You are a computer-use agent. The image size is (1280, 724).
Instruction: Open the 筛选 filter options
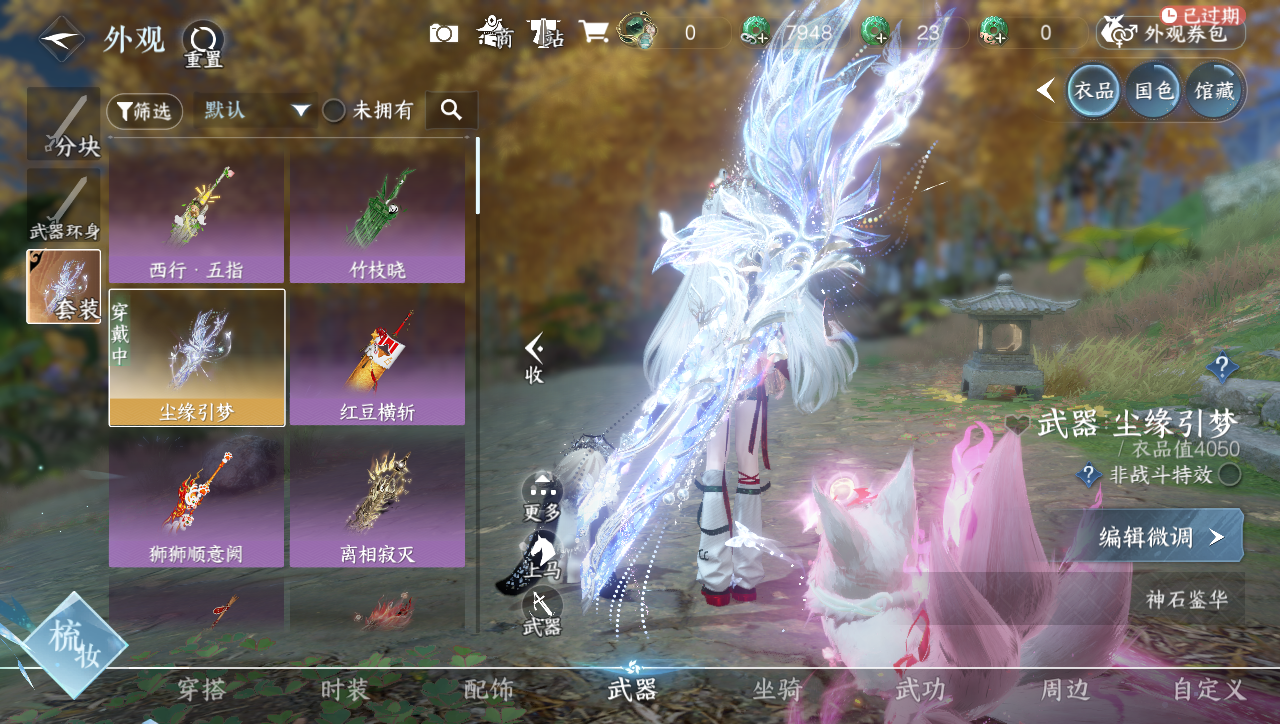(145, 111)
